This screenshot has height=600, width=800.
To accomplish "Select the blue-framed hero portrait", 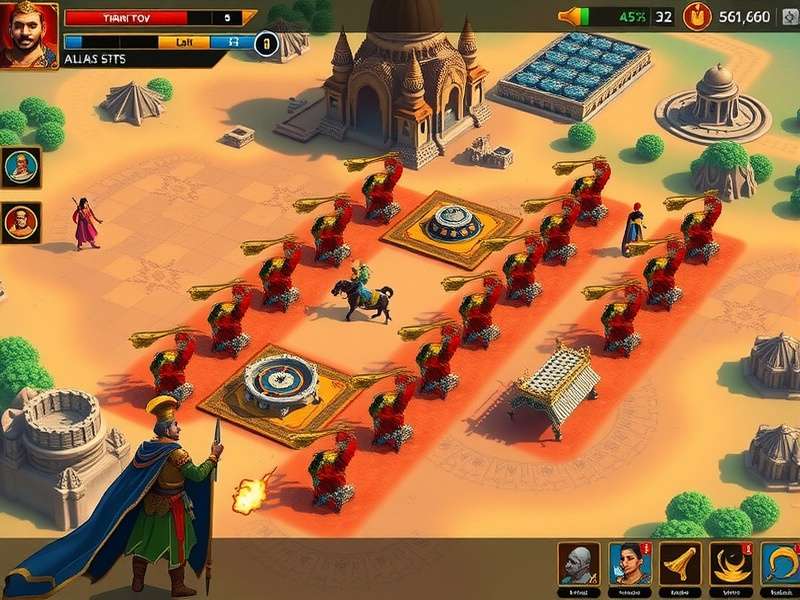I will pyautogui.click(x=21, y=166).
